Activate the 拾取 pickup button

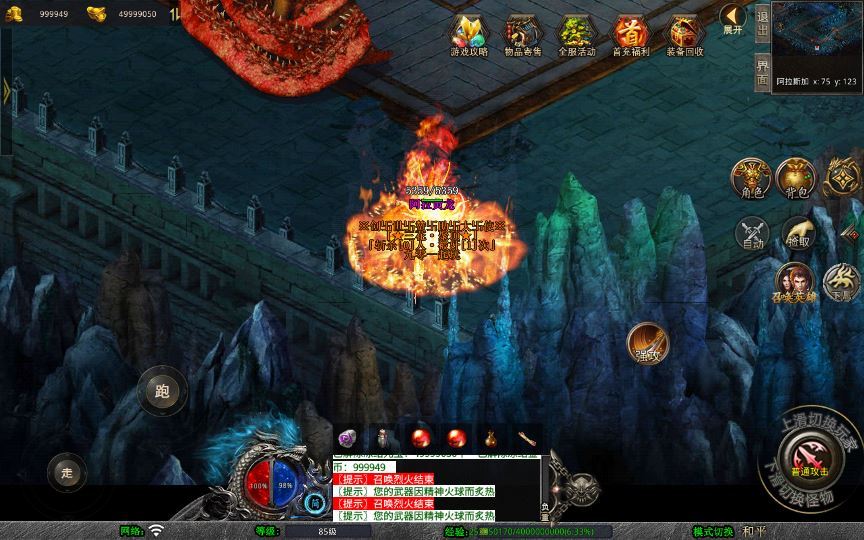click(x=797, y=234)
